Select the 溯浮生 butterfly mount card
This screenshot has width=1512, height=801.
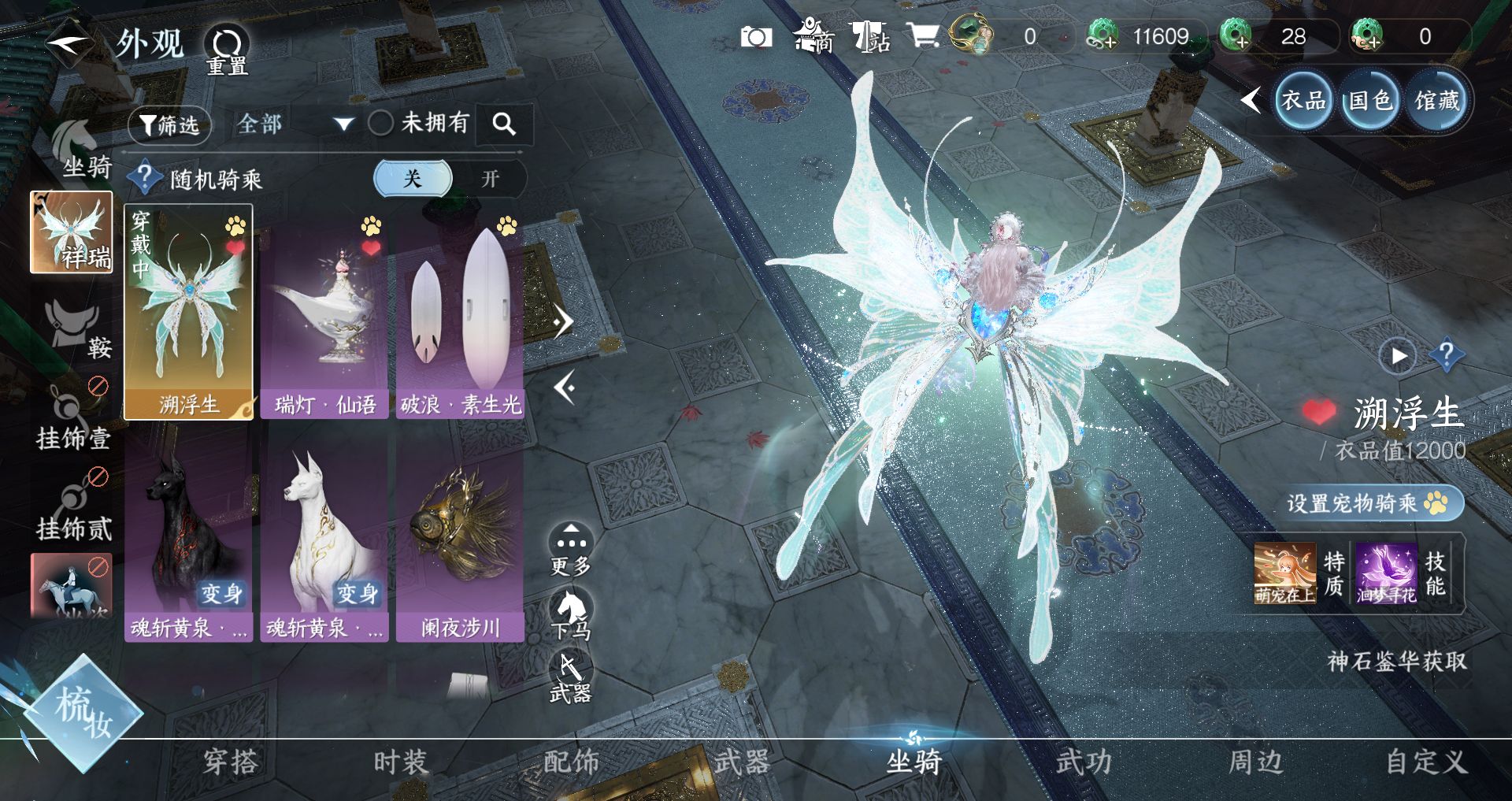point(189,312)
